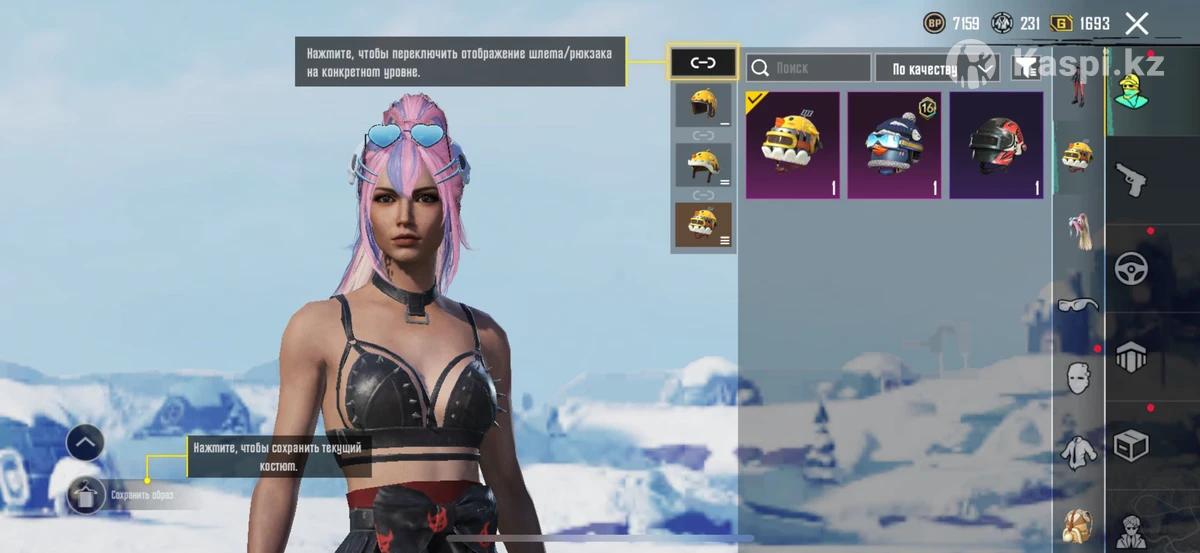Select the level 2 helmet slot

point(703,164)
